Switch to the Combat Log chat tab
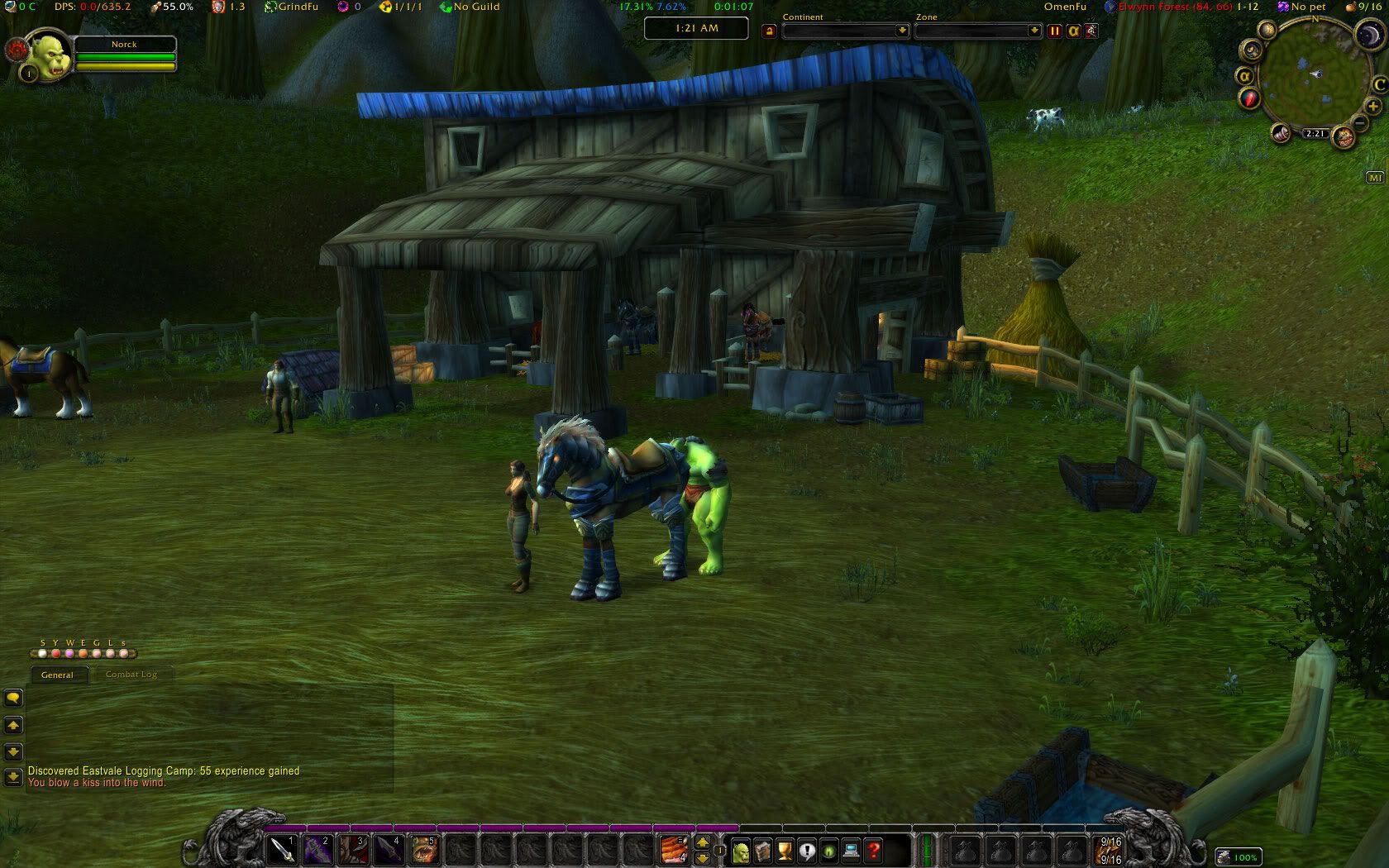1389x868 pixels. coord(131,675)
